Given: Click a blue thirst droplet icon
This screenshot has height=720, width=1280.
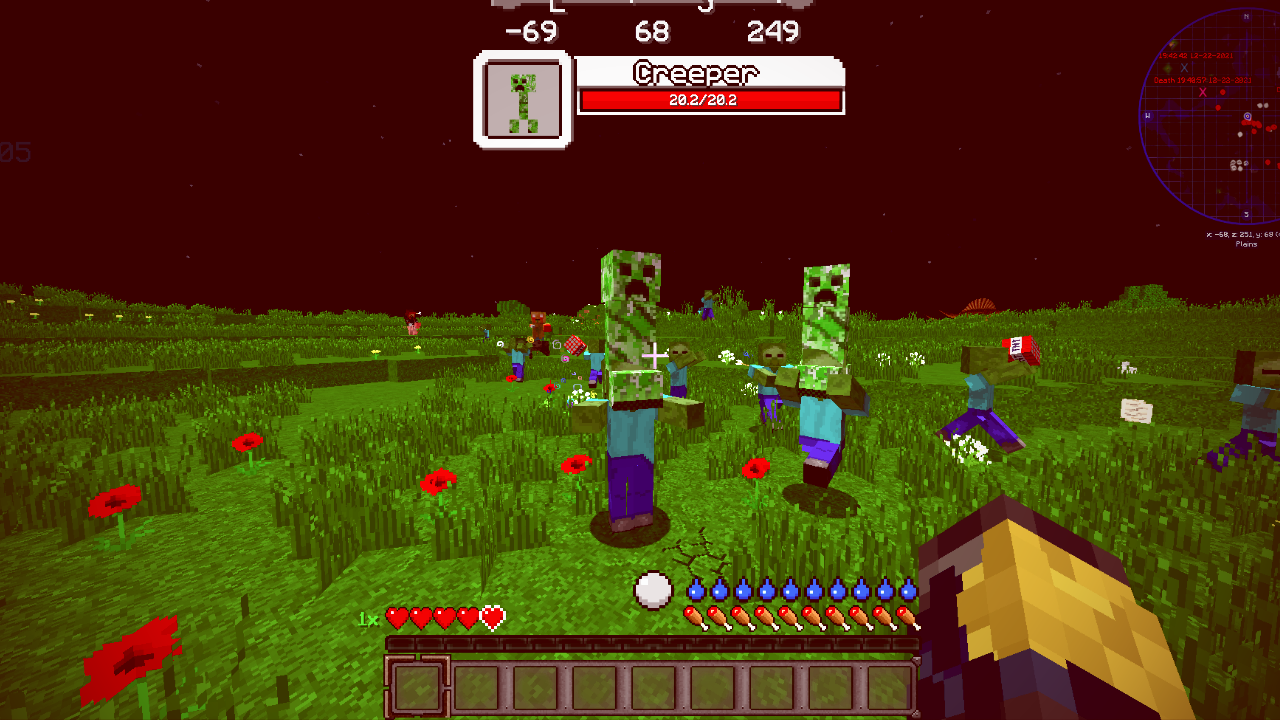Looking at the screenshot, I should tap(694, 590).
